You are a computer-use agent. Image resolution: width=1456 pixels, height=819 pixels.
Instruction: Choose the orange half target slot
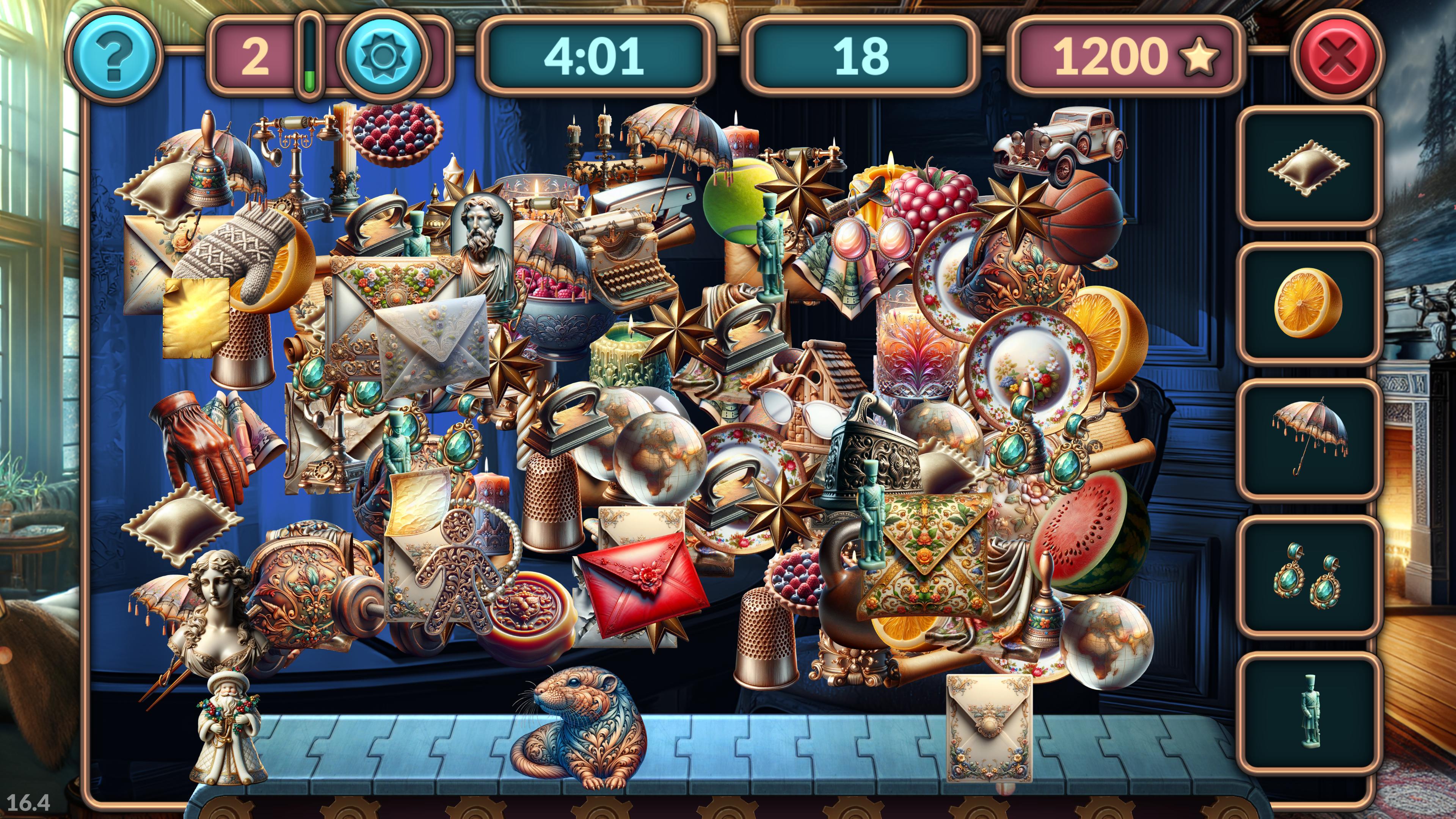tap(1308, 303)
